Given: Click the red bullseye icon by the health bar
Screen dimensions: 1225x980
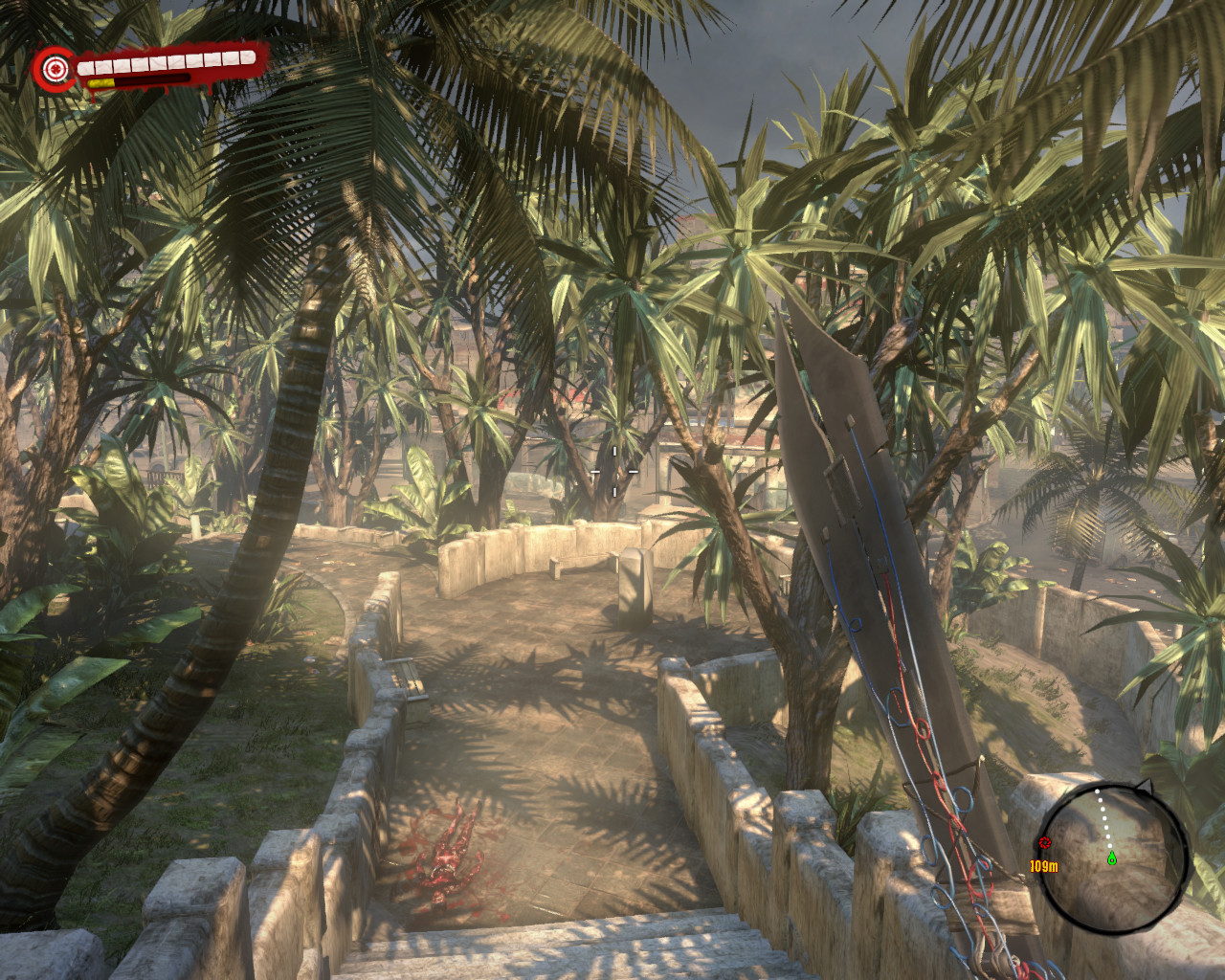Looking at the screenshot, I should pos(55,69).
